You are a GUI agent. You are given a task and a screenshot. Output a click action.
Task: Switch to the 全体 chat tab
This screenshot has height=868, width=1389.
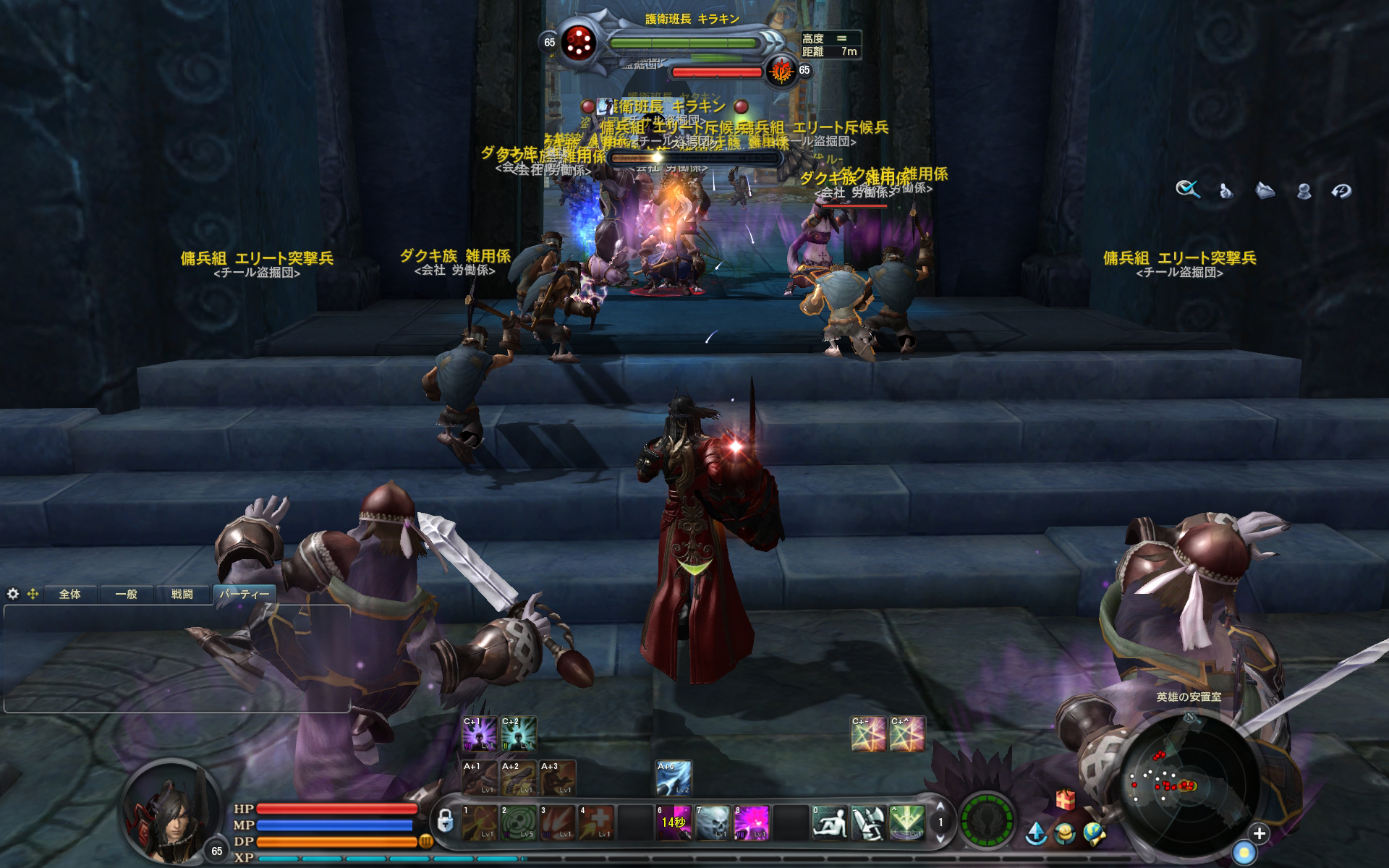pos(70,594)
